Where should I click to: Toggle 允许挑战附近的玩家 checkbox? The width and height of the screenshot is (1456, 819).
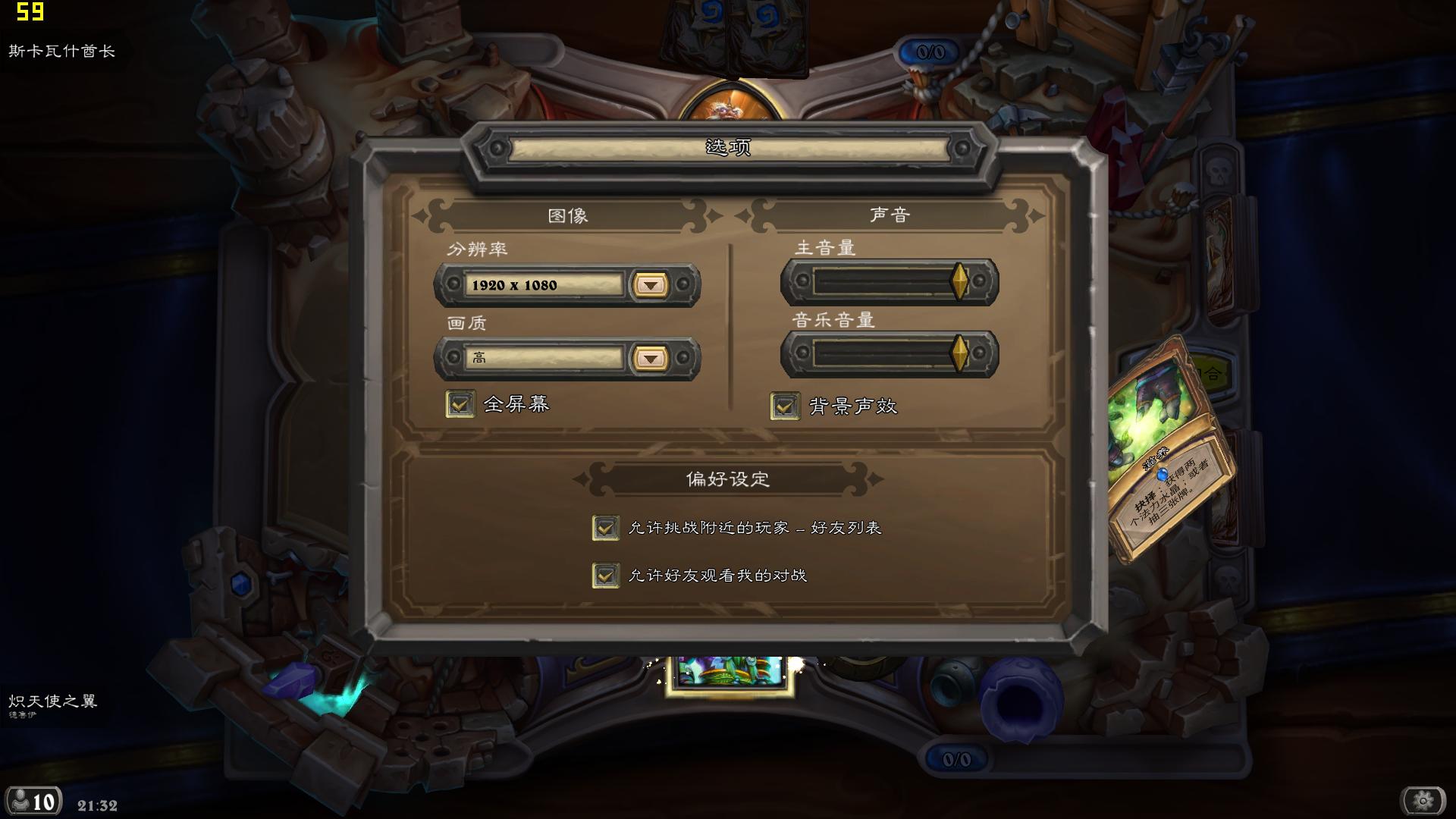click(x=605, y=528)
